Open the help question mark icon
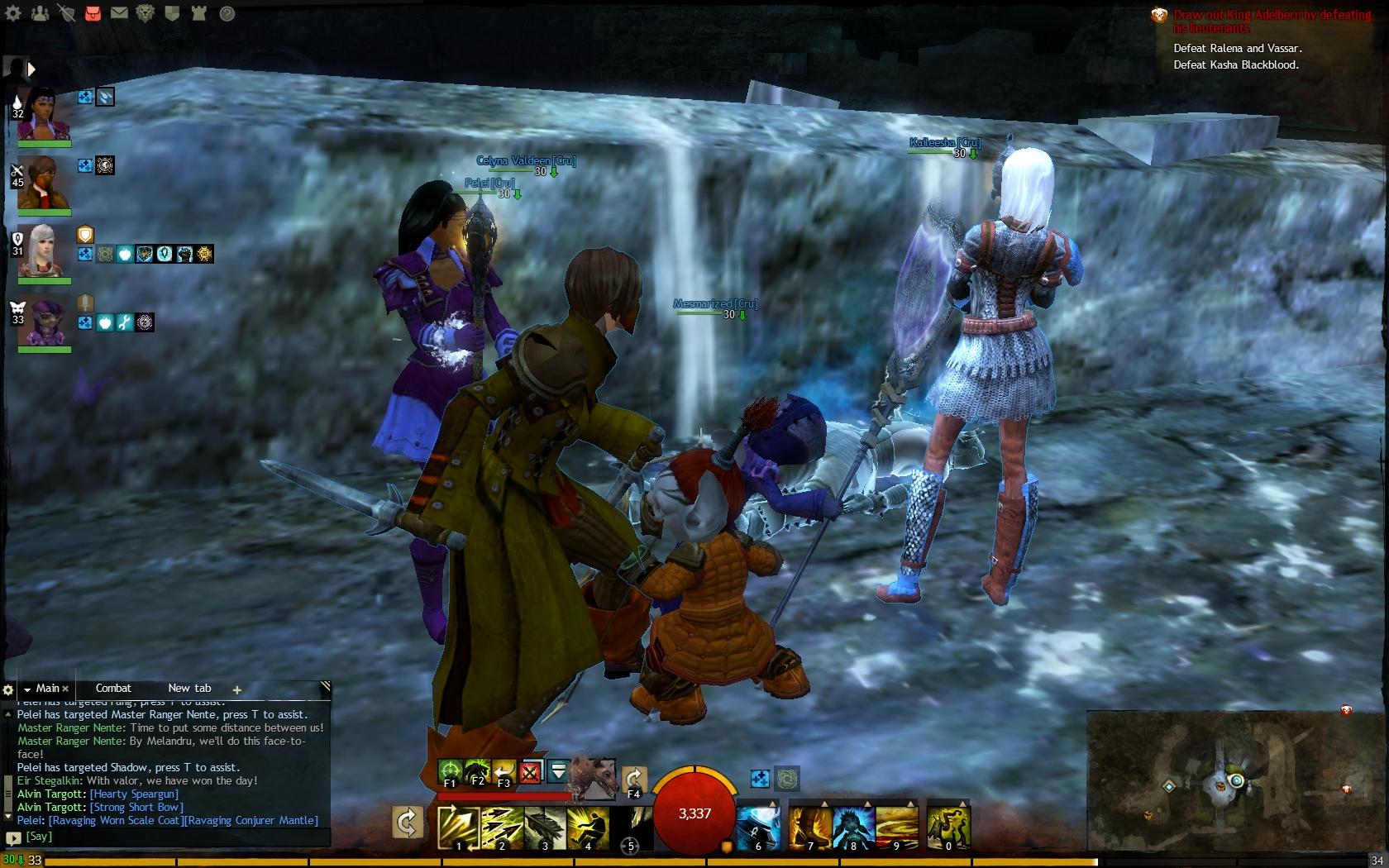The image size is (1389, 868). click(227, 13)
